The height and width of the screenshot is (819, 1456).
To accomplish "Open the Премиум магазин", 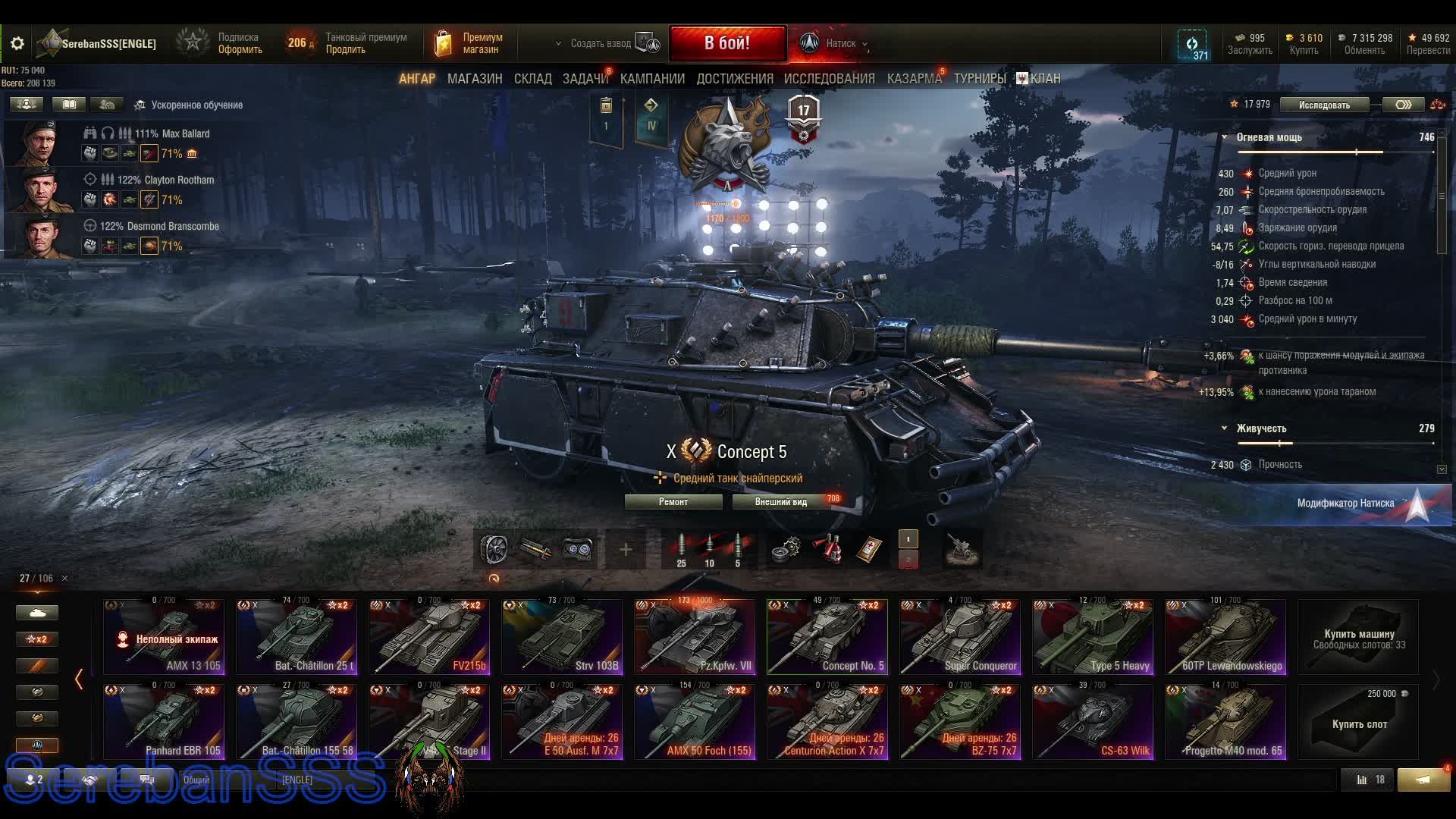I will pos(470,44).
